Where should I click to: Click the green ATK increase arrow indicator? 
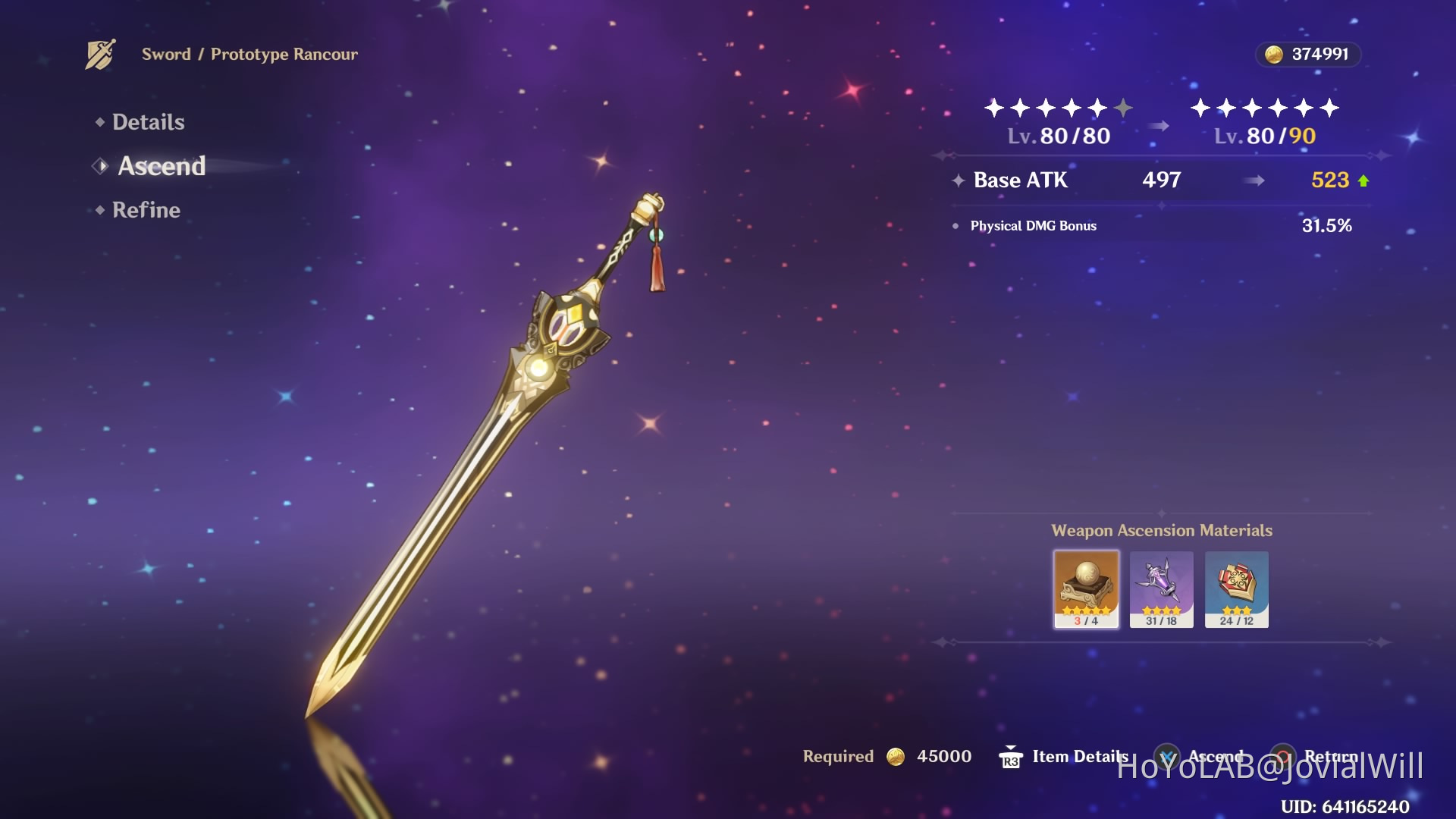click(x=1364, y=180)
